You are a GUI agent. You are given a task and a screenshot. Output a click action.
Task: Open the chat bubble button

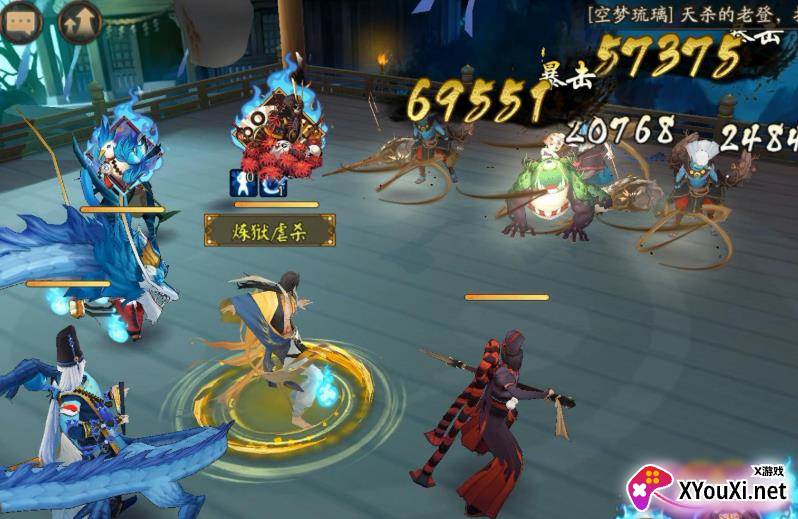(x=22, y=22)
